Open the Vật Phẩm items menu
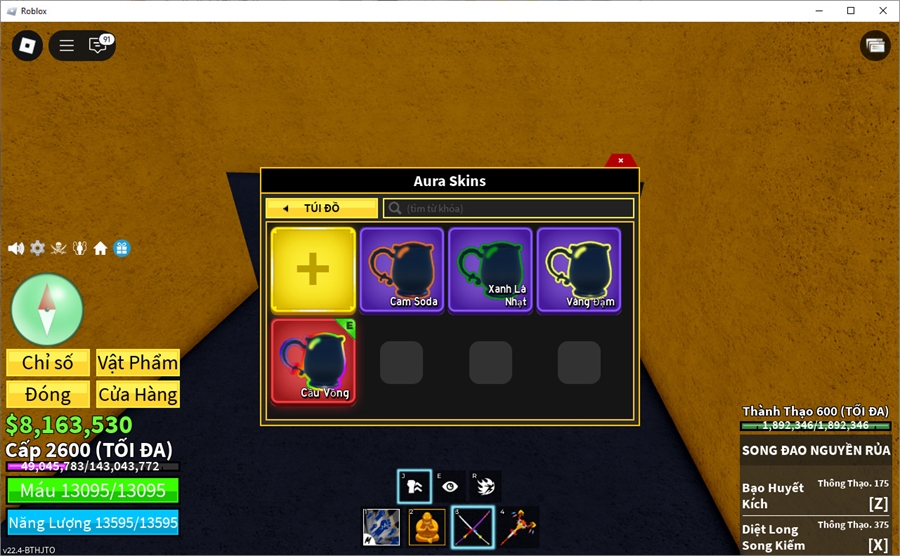 pos(138,363)
